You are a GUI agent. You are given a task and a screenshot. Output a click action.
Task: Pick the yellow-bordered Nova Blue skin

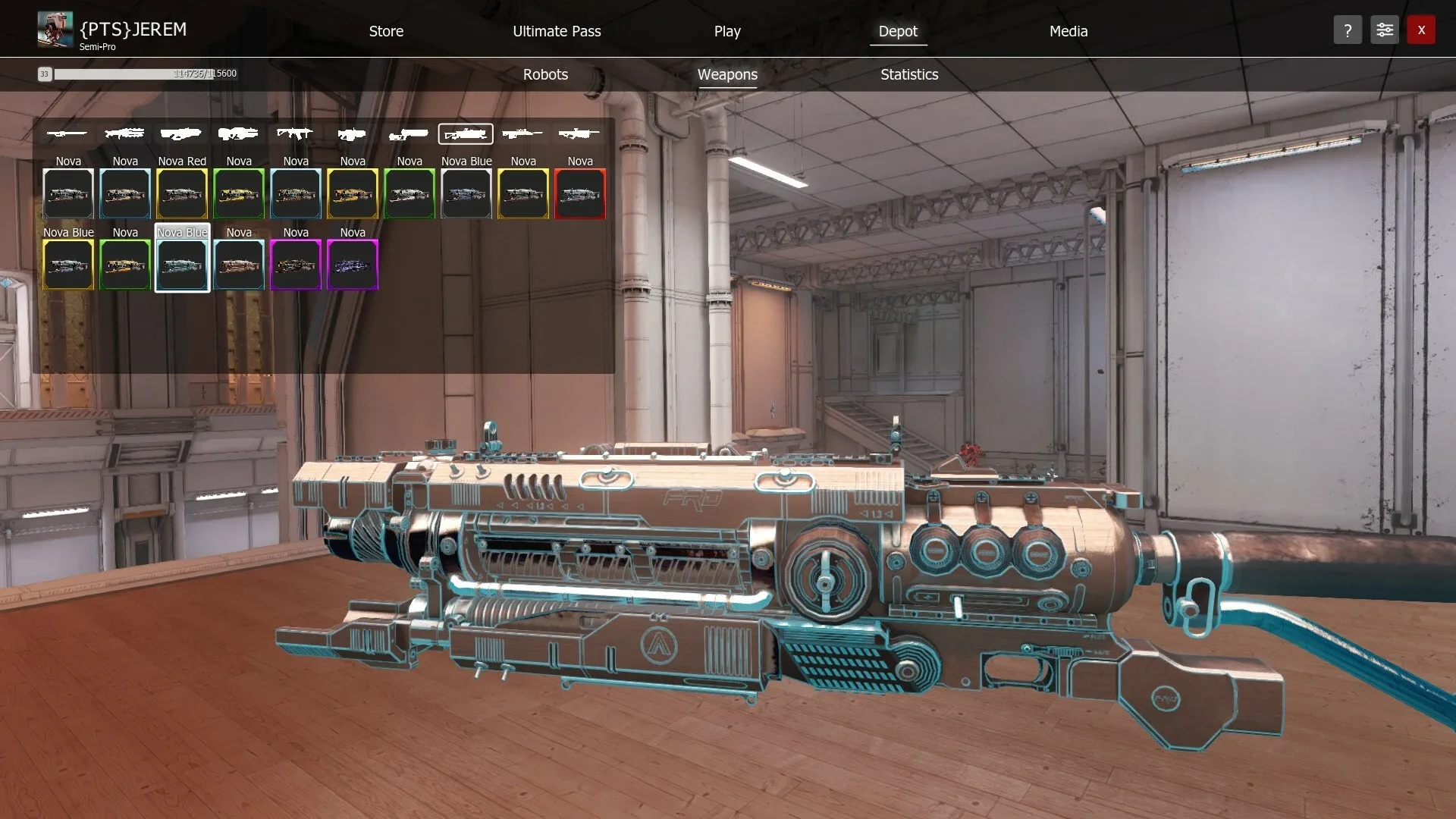tap(68, 265)
